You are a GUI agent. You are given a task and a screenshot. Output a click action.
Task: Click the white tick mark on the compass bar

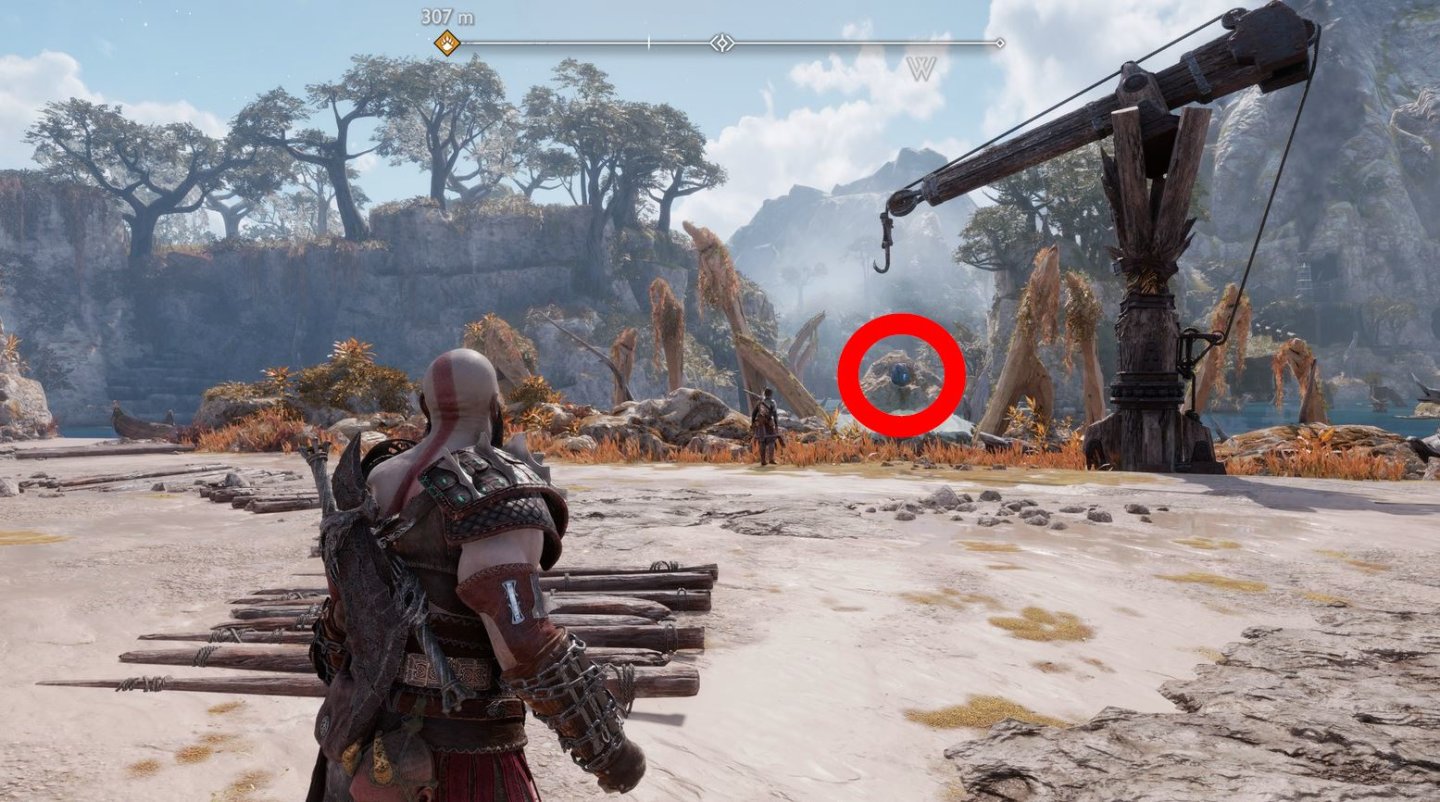point(649,41)
